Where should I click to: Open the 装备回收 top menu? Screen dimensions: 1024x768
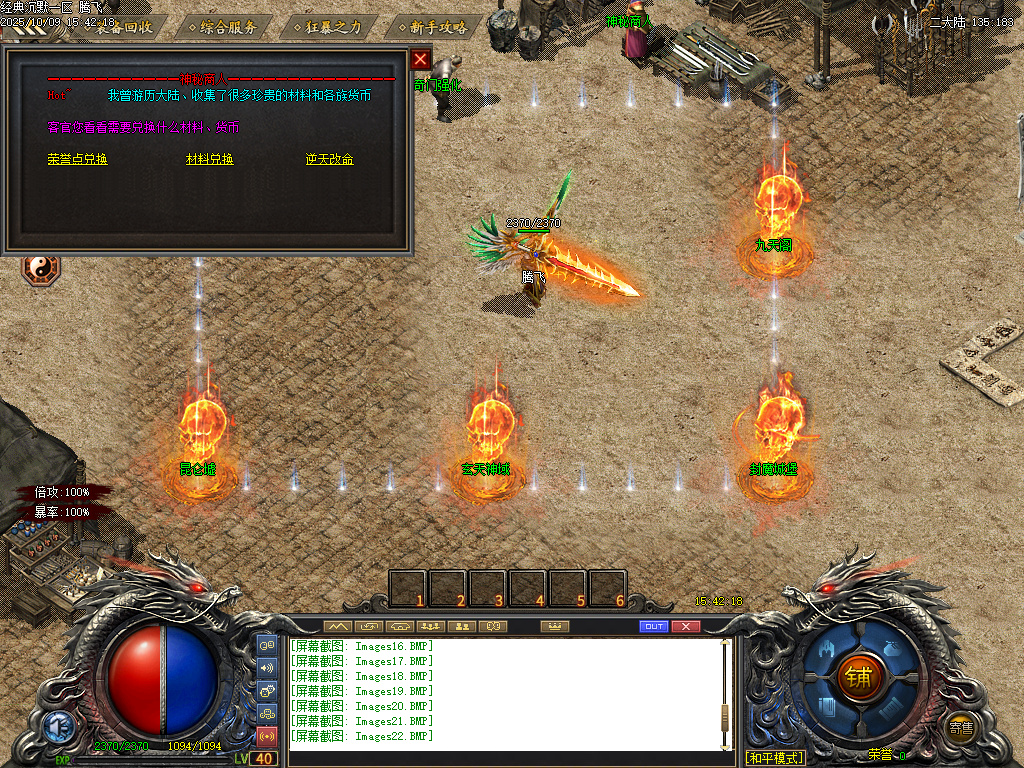(118, 27)
